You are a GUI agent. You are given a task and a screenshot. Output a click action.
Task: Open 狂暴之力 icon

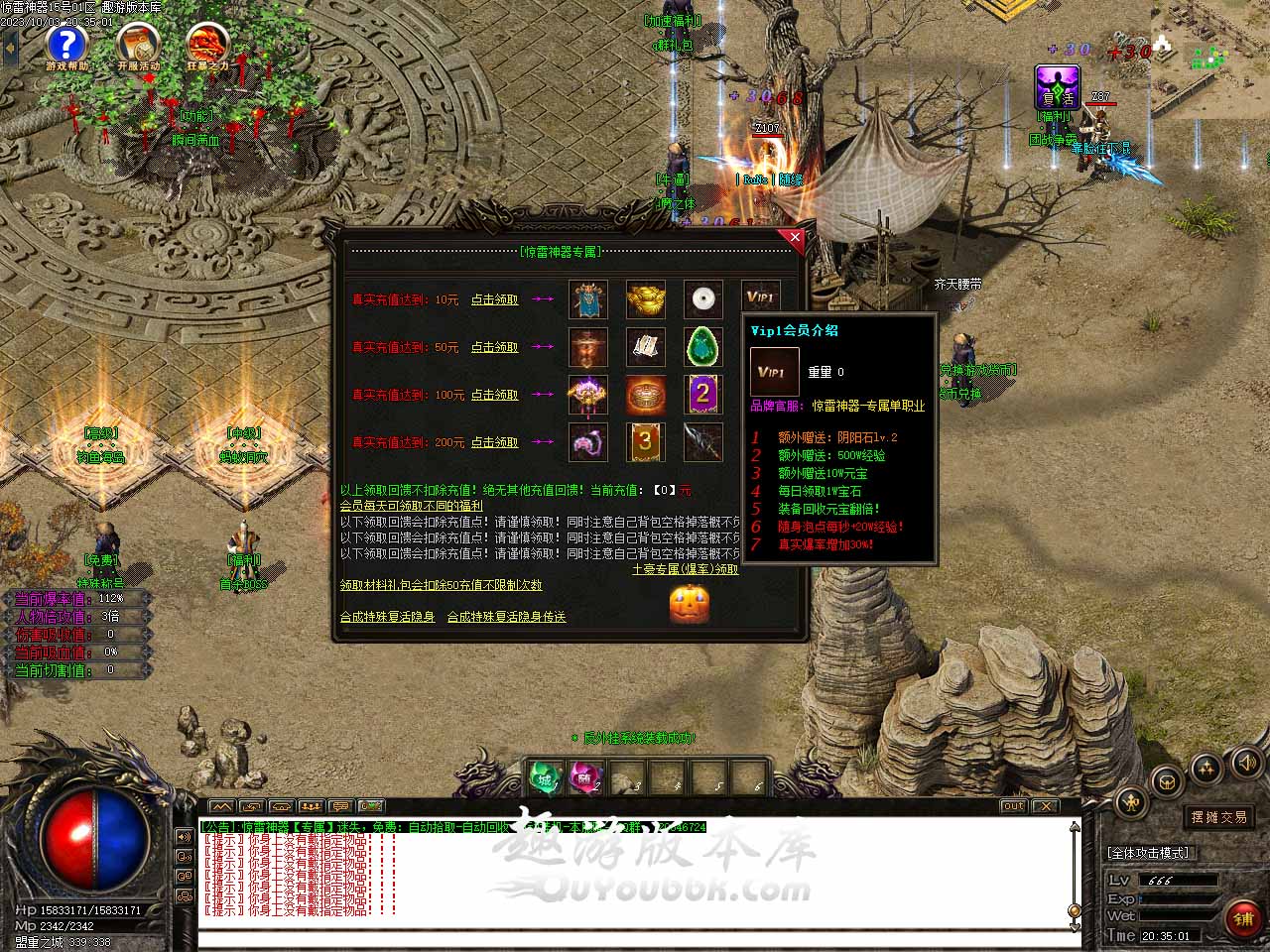tap(207, 45)
